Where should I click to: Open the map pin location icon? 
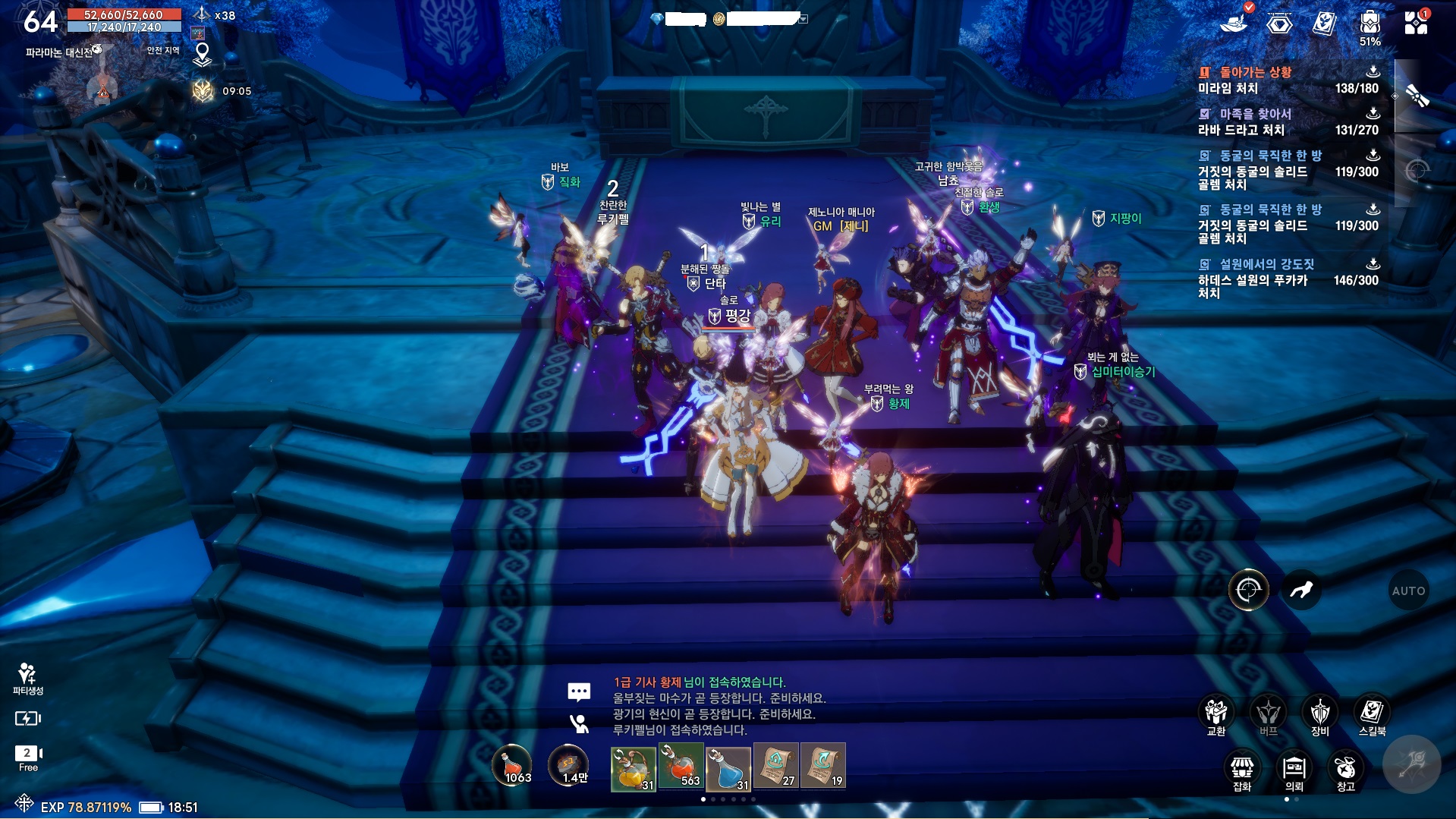click(202, 55)
